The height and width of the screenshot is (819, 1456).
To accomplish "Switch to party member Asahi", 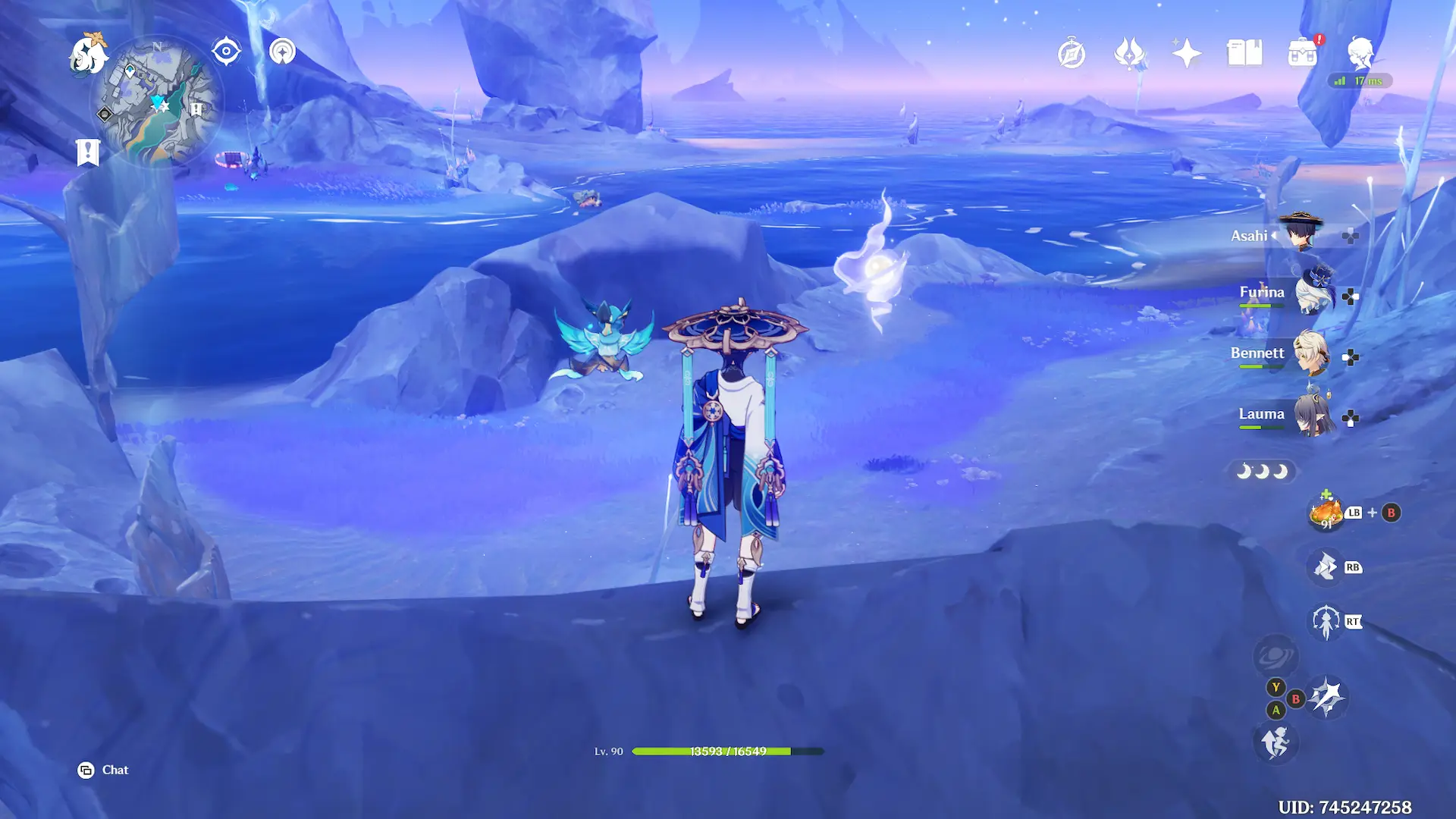I will (1300, 234).
